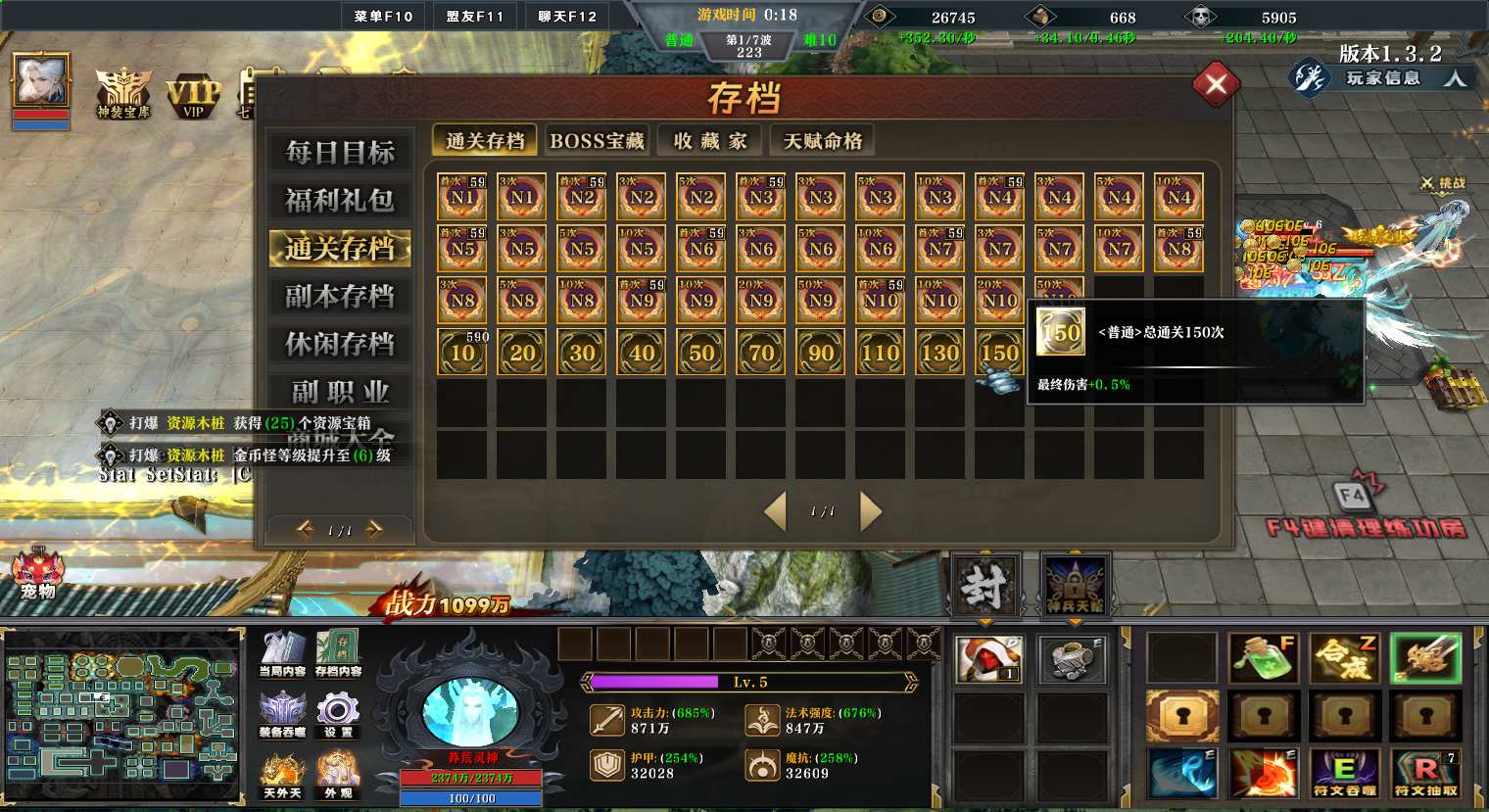
Task: Open the 福利礼包 menu entry
Action: [339, 201]
